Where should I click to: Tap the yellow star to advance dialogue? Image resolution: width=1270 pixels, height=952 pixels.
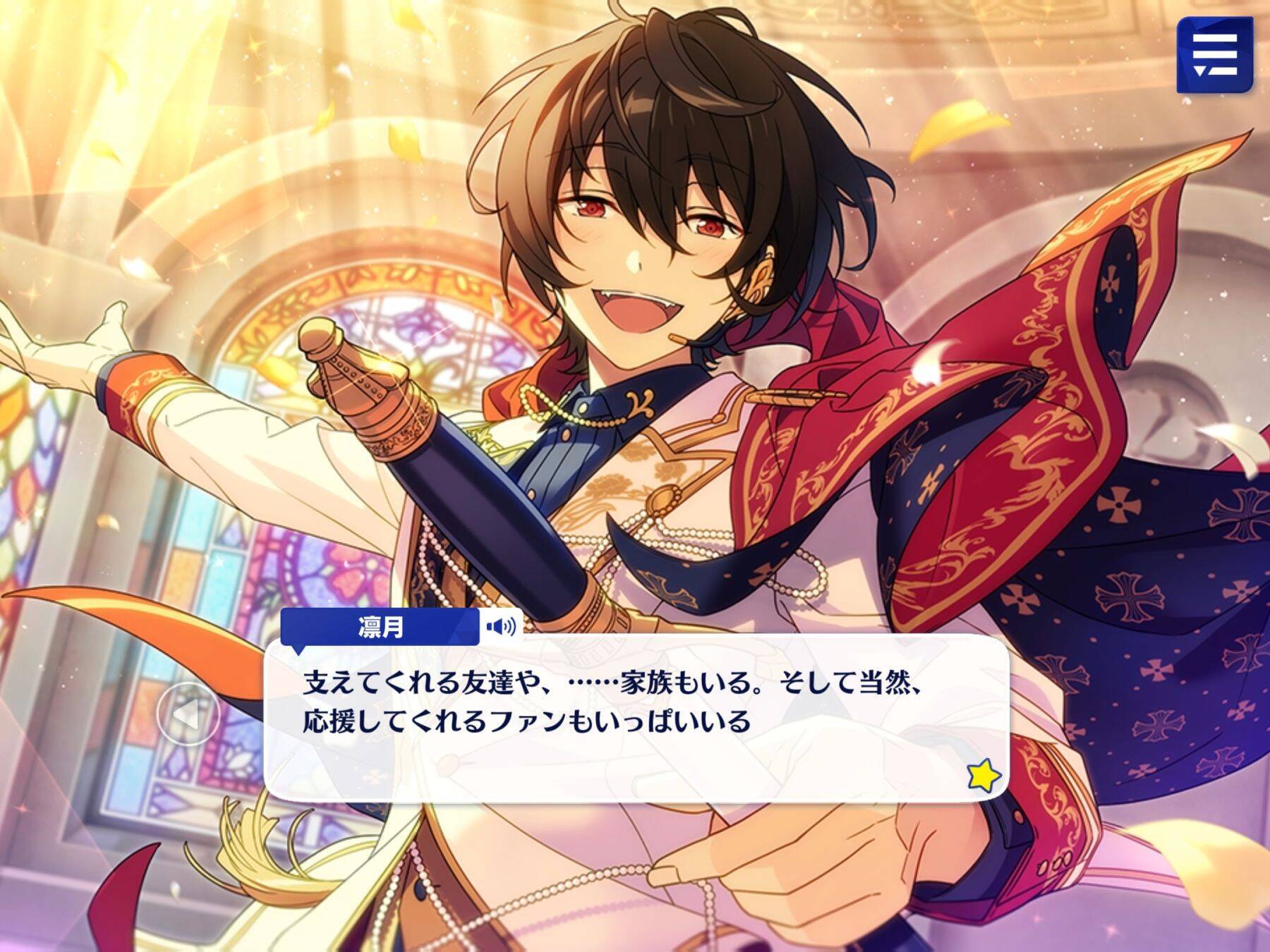click(984, 776)
